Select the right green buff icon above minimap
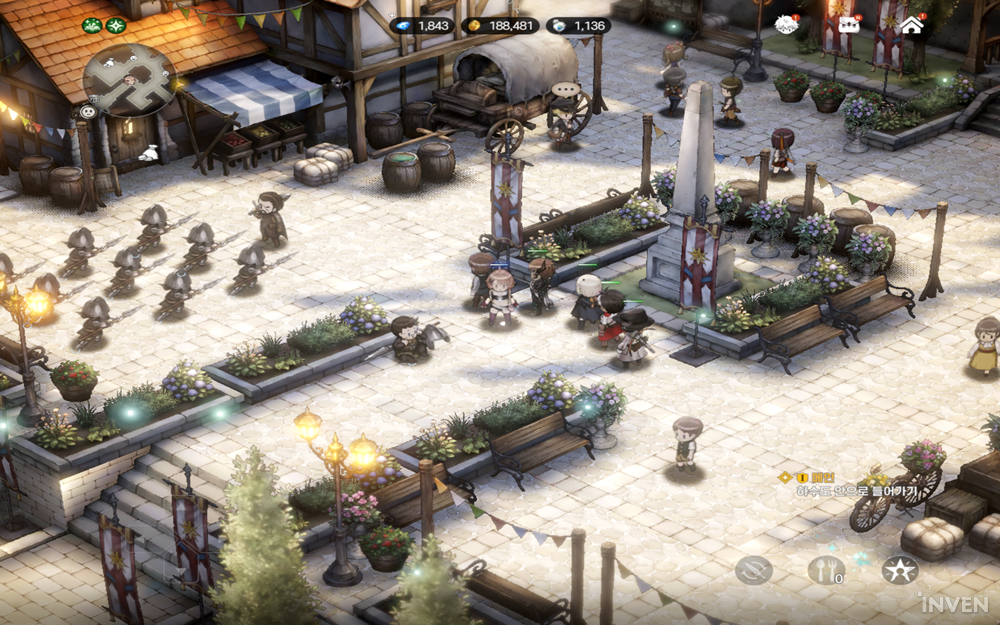 point(116,25)
